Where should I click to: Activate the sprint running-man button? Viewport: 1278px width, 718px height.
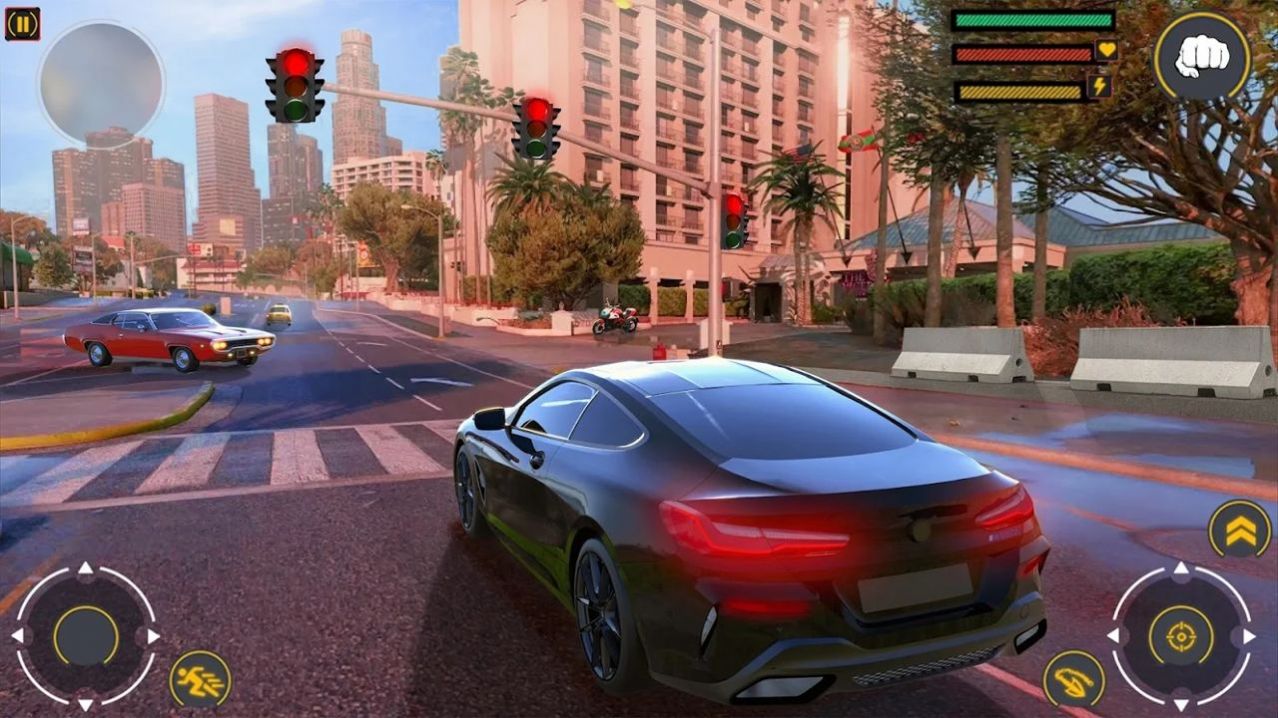click(x=200, y=680)
